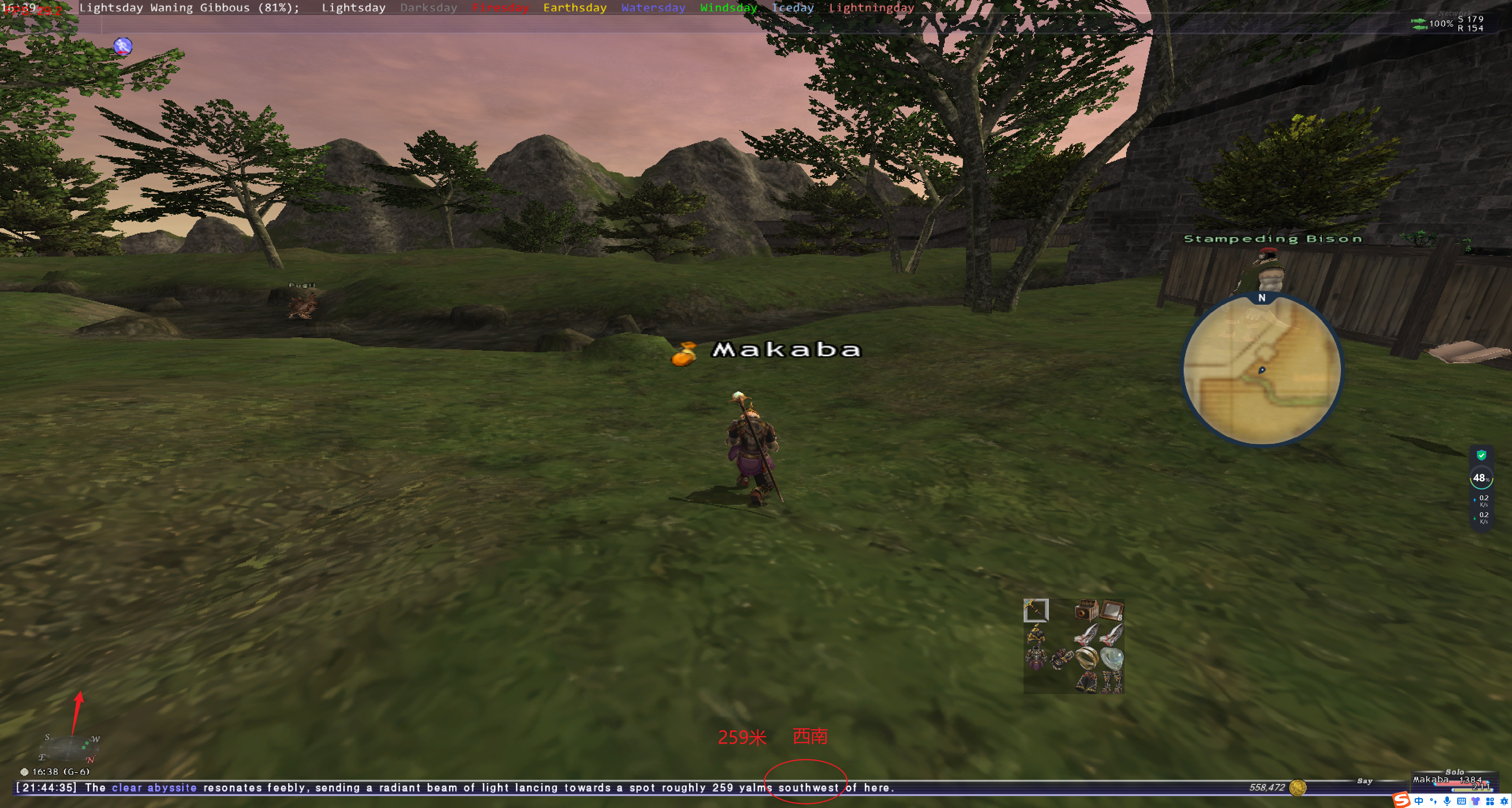Click the Say chat mode label
1512x808 pixels.
pyautogui.click(x=1365, y=781)
